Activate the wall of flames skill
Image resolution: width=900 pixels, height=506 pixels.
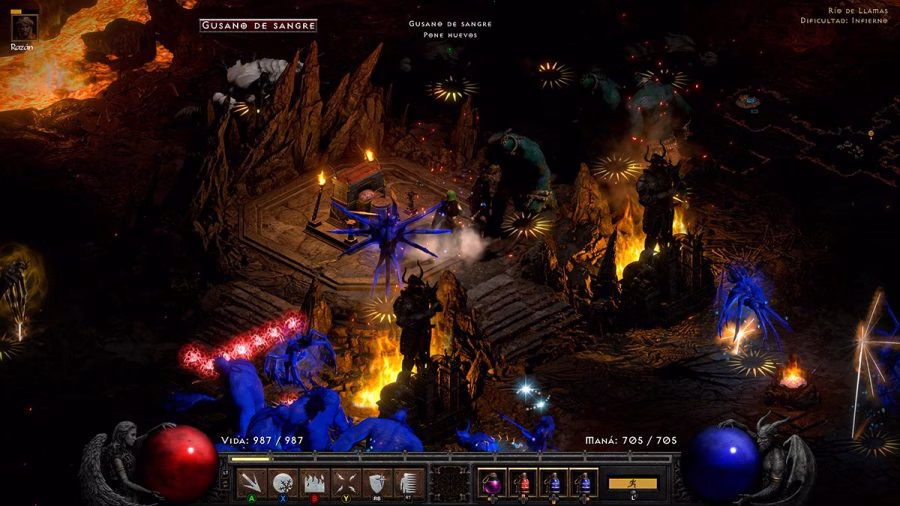tap(315, 481)
